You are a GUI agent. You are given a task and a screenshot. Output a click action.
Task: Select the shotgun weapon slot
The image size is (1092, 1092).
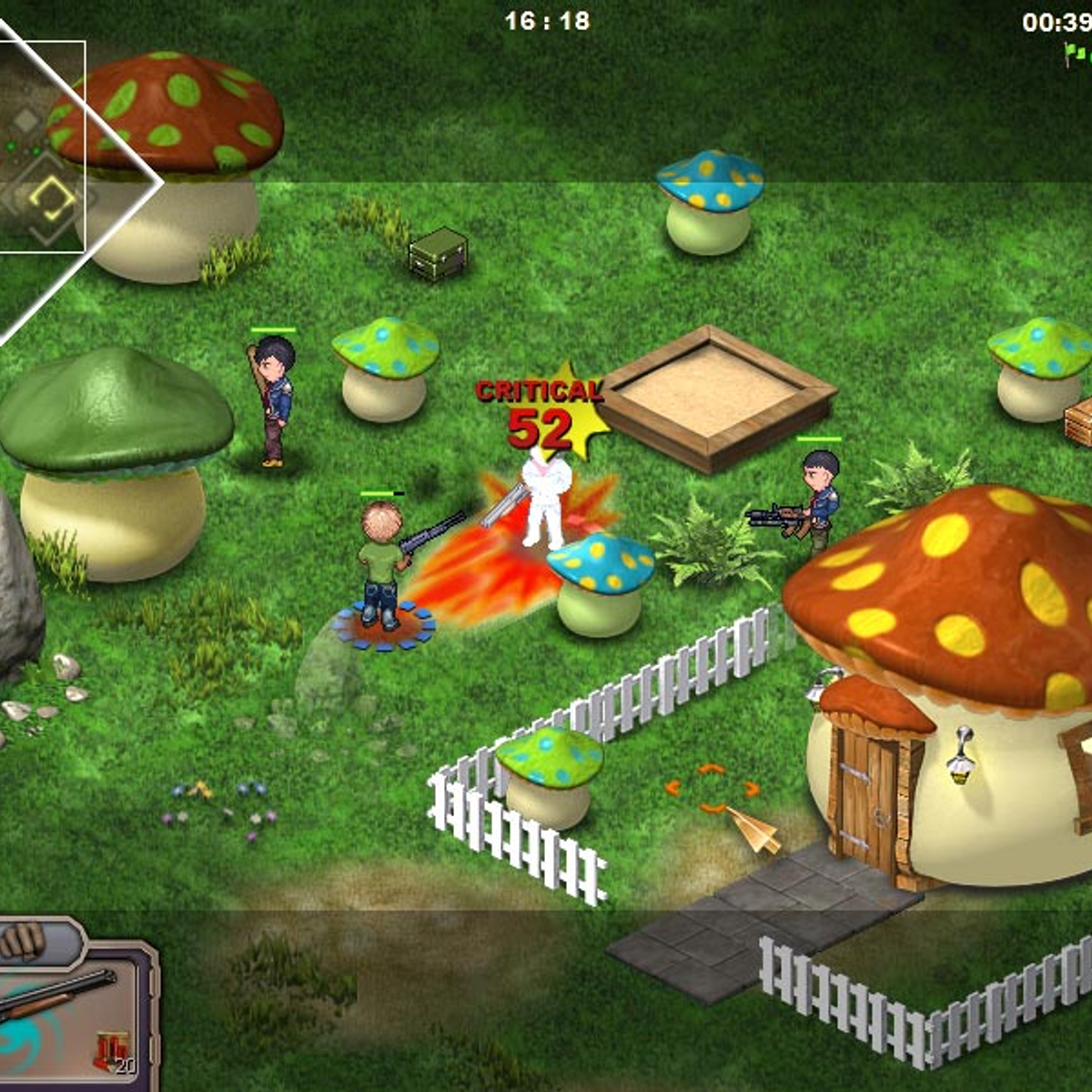point(59,999)
